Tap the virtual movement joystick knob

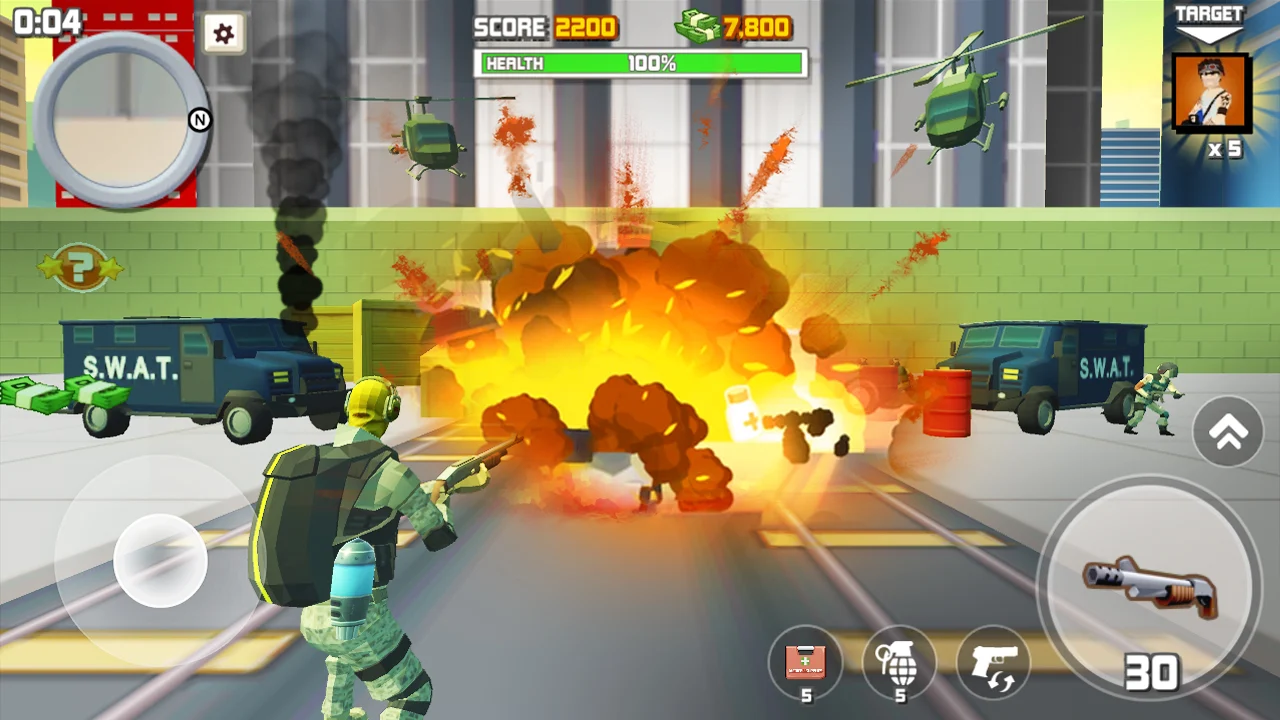(x=160, y=560)
